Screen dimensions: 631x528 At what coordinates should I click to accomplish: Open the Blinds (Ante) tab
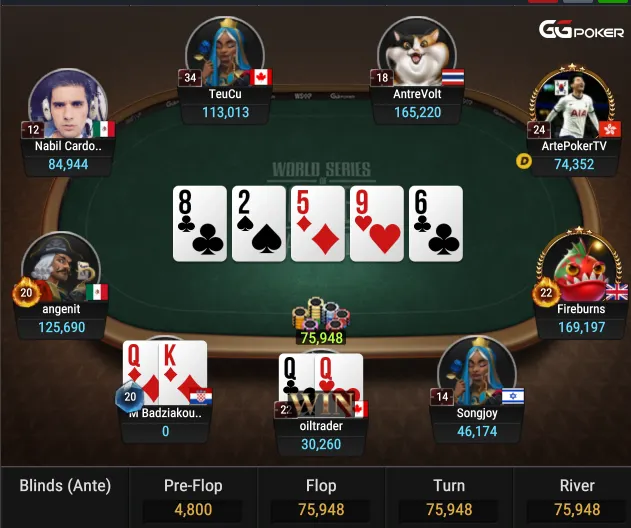[65, 487]
